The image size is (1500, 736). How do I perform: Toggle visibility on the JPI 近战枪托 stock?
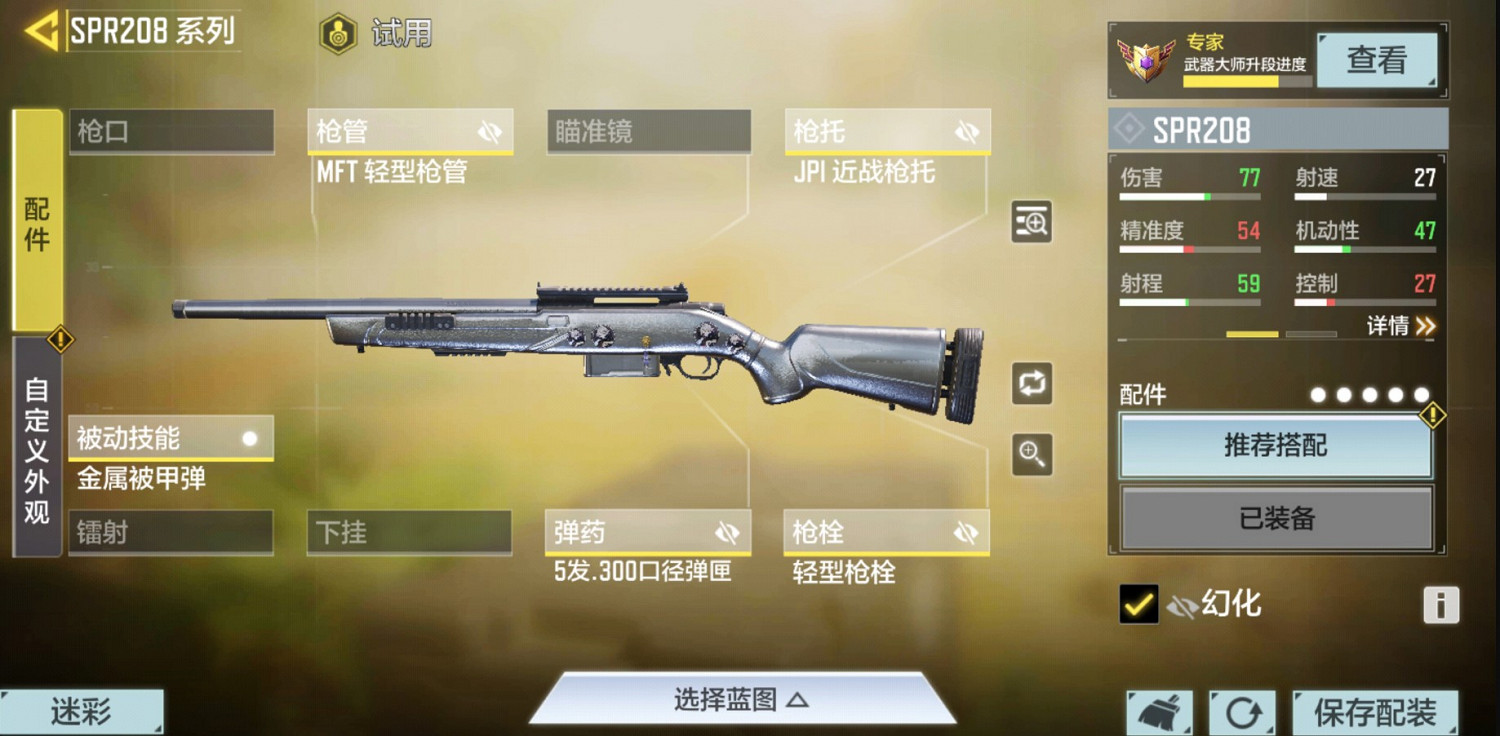pos(964,130)
